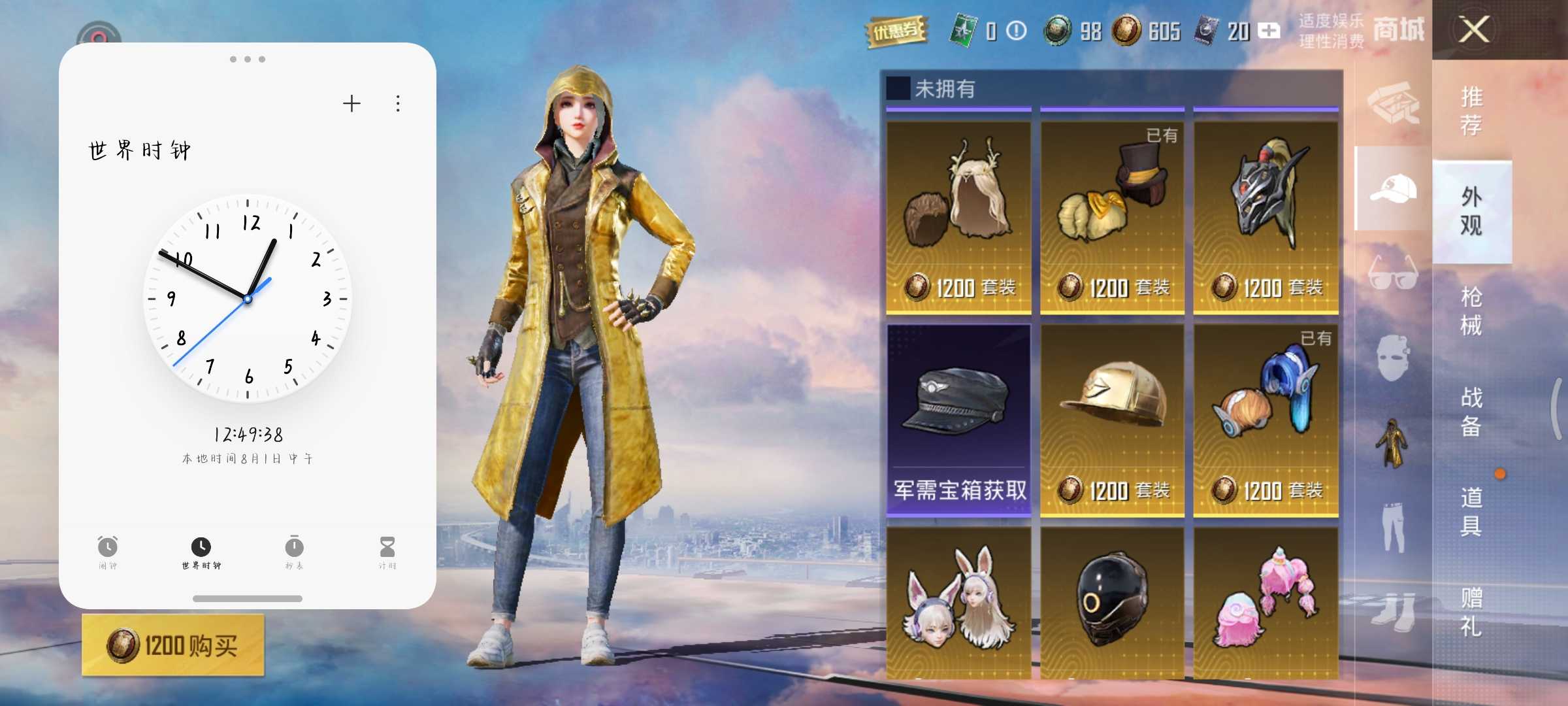Show the pants clothing category
This screenshot has width=1568, height=706.
click(x=1393, y=526)
